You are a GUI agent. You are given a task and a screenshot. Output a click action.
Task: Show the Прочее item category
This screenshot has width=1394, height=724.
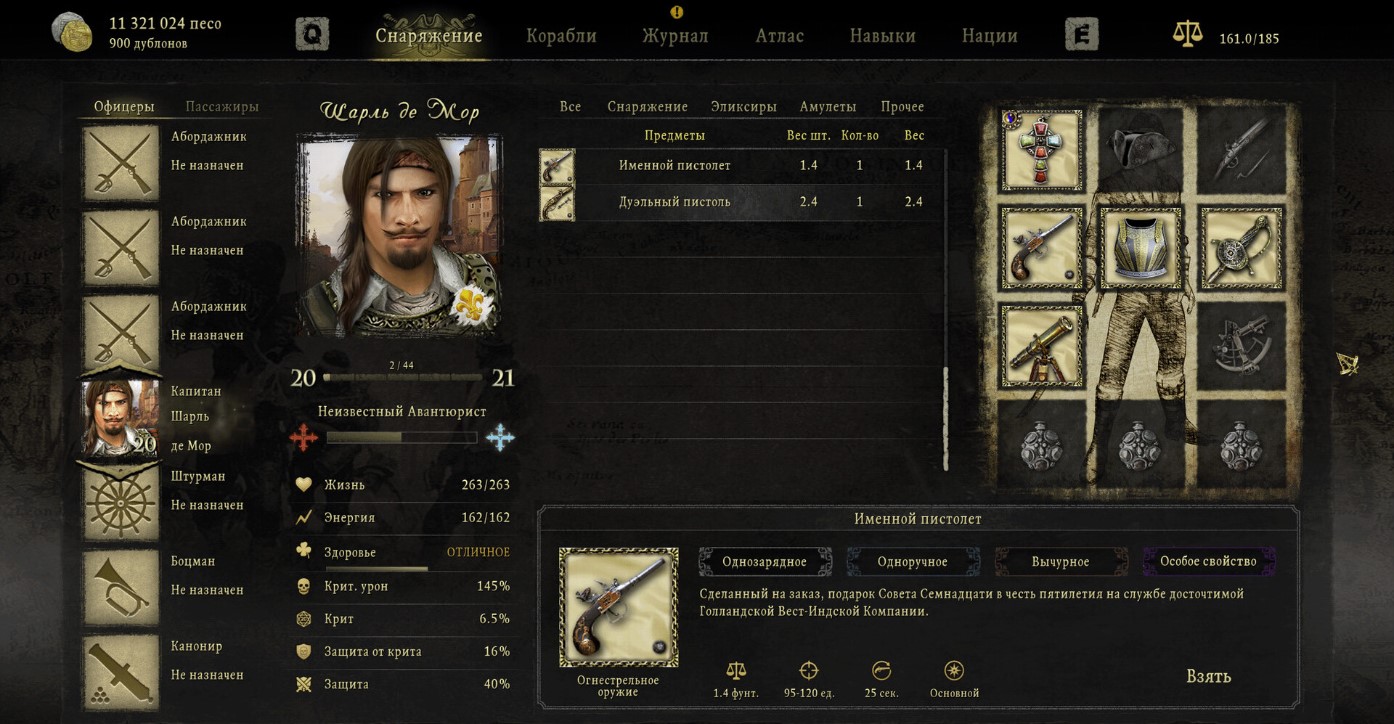[x=902, y=107]
